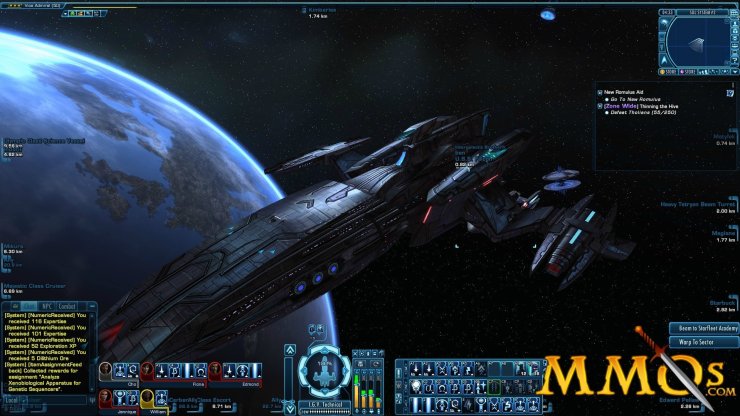Viewport: 740px width, 416px height.
Task: Activate the Warp To Sector button
Action: pos(704,342)
